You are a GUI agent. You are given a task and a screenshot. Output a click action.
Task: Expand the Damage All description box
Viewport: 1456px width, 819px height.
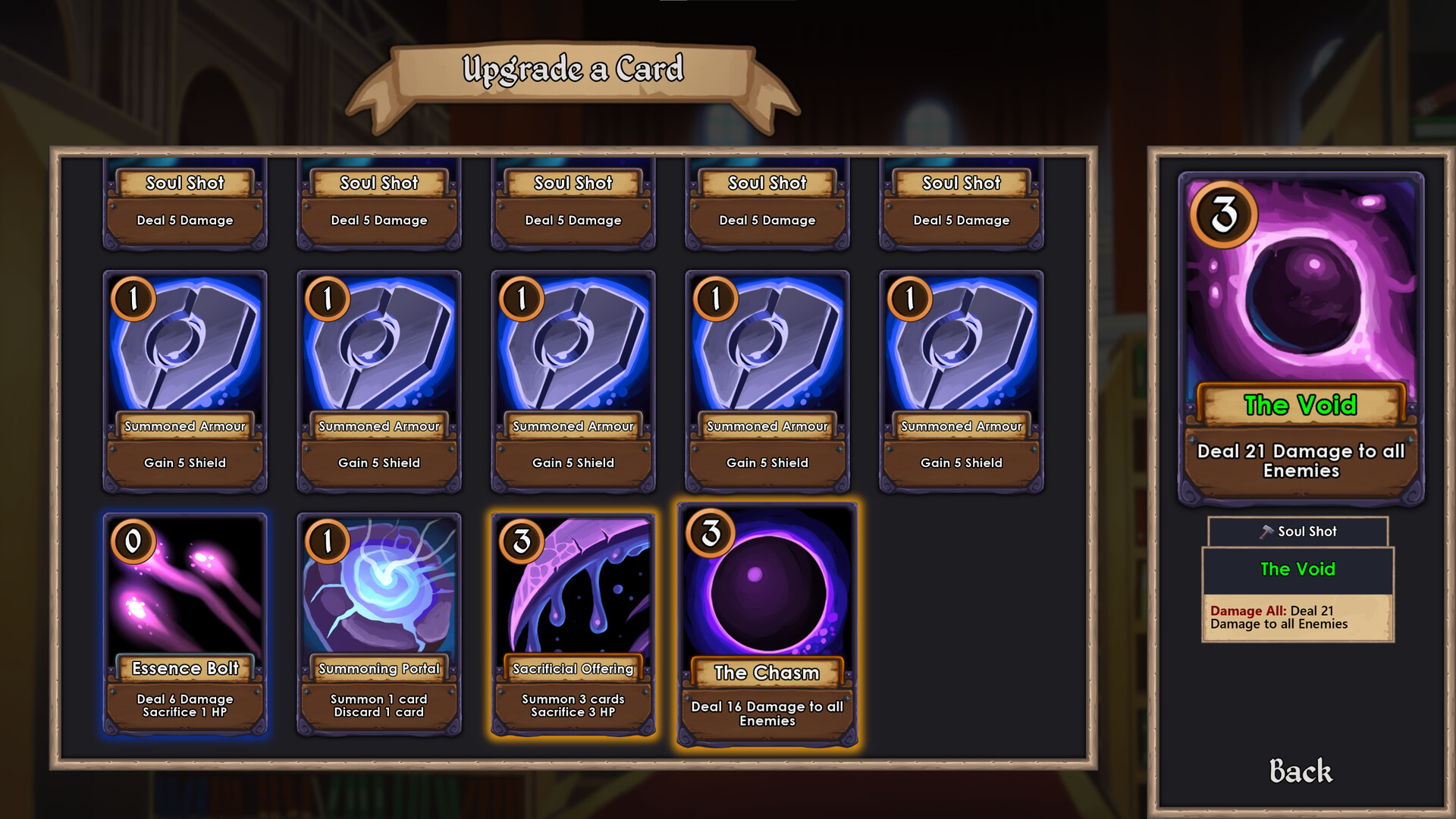pyautogui.click(x=1298, y=617)
